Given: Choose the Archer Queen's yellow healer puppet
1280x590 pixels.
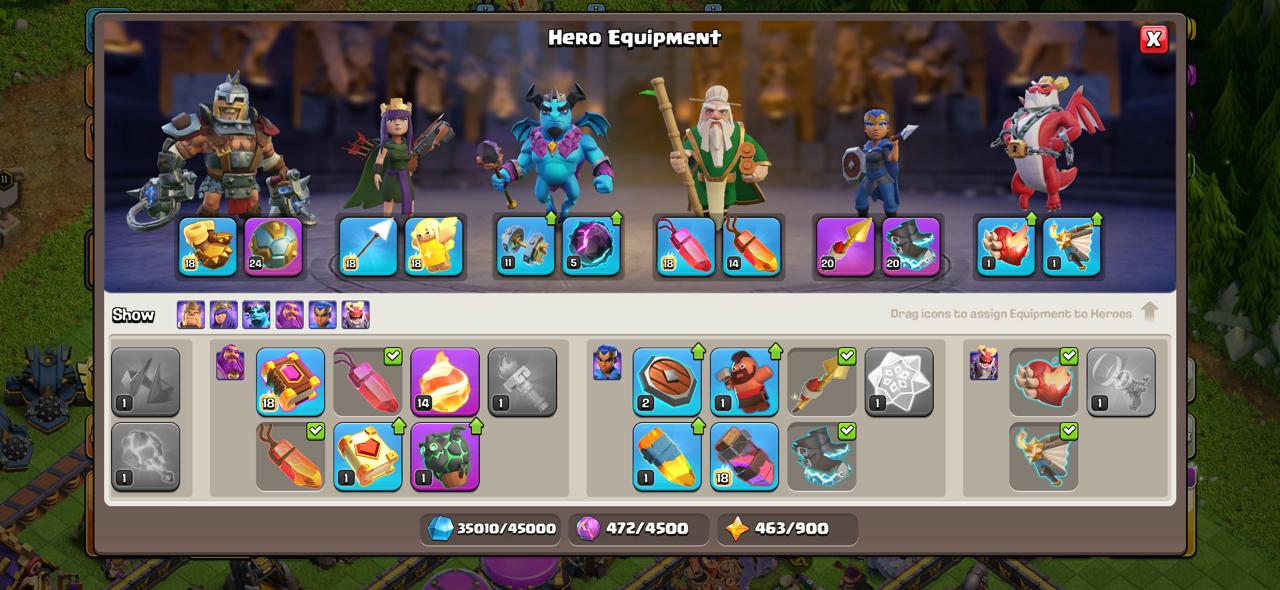Looking at the screenshot, I should click(434, 246).
